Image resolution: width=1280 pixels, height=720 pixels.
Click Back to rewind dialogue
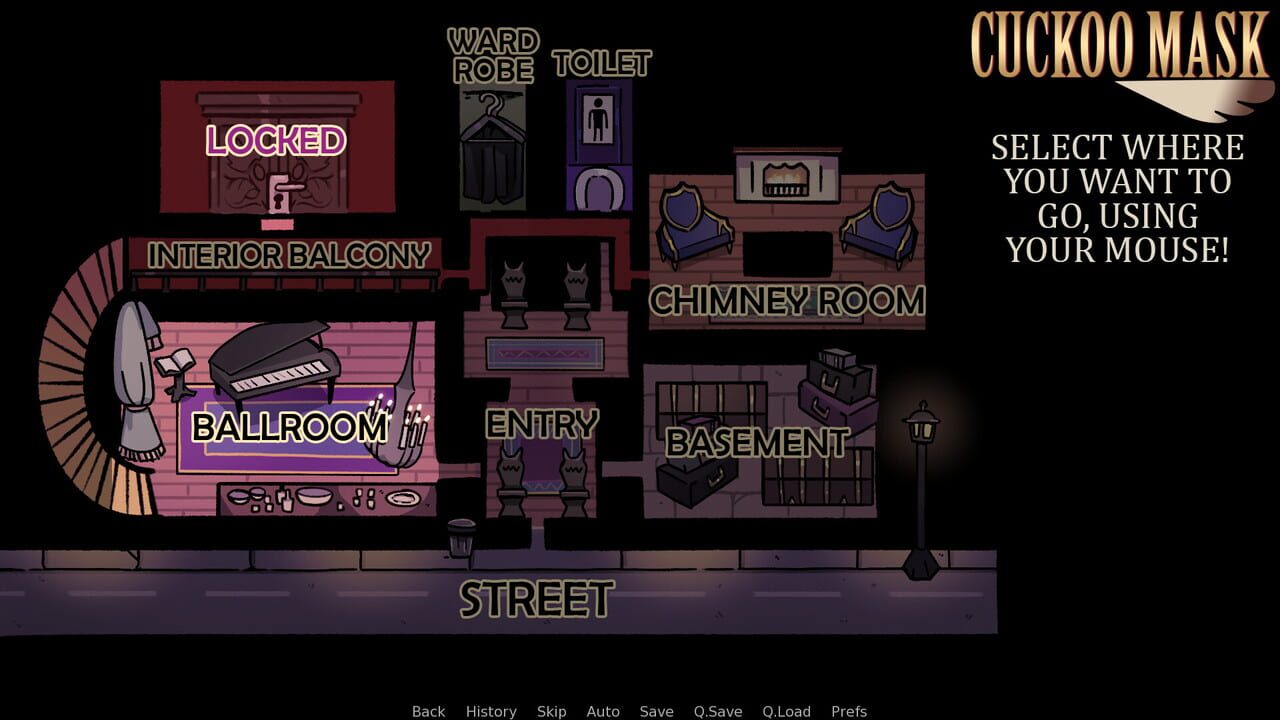click(x=427, y=711)
